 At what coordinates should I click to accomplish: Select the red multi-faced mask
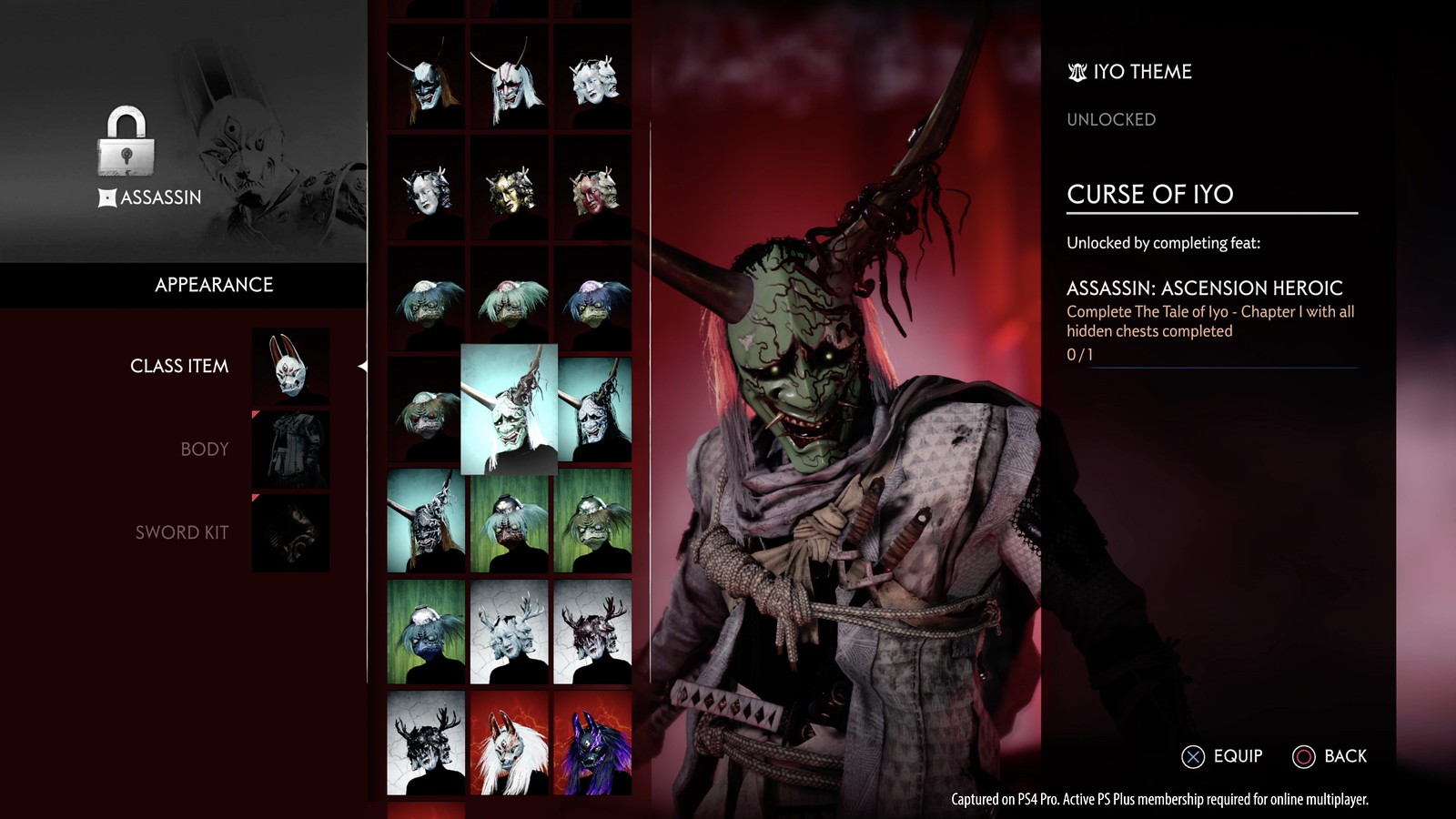pos(592,189)
